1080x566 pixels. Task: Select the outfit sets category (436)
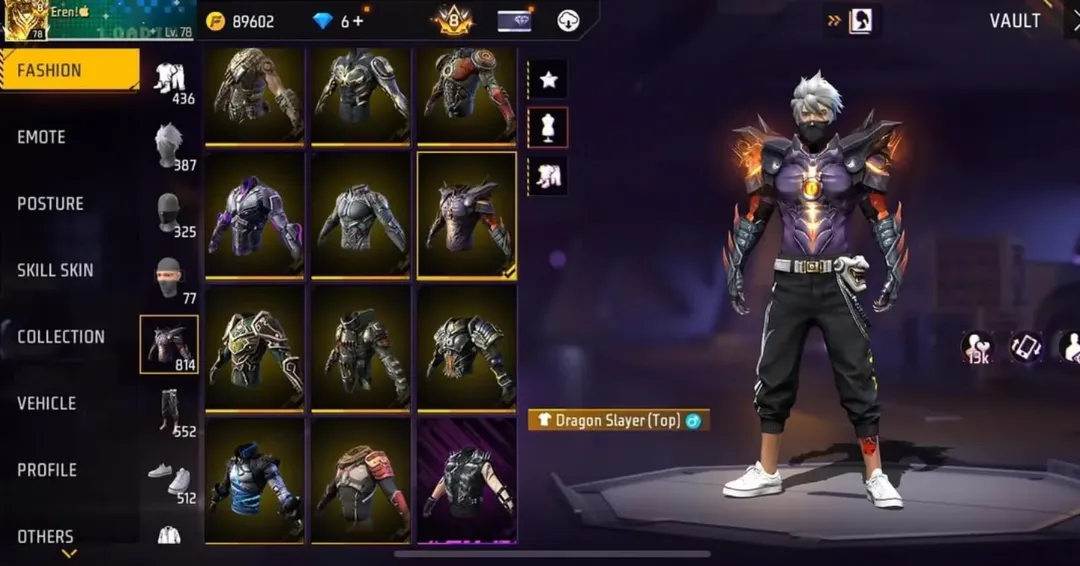169,80
